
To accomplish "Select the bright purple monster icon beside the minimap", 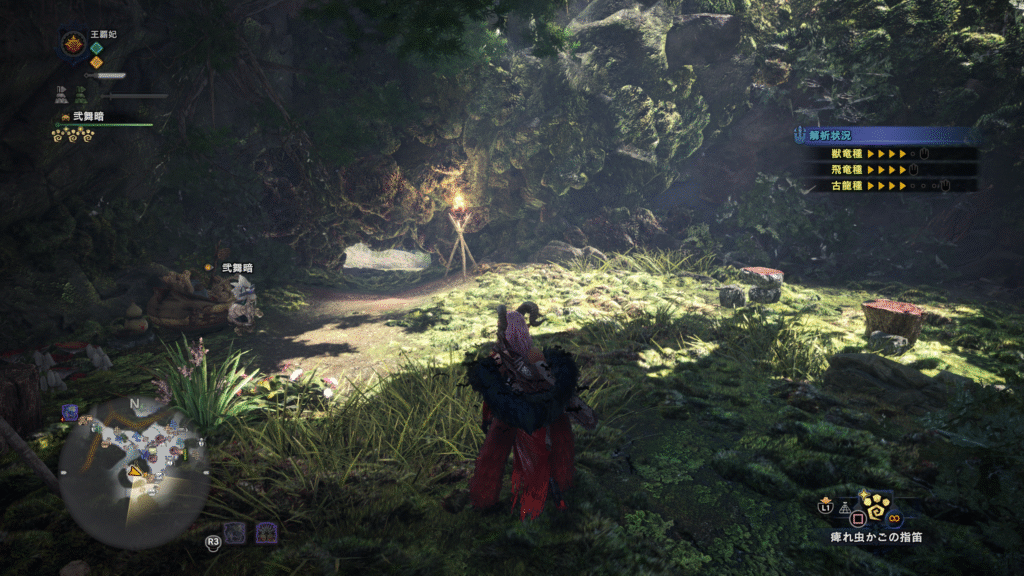I will (266, 532).
